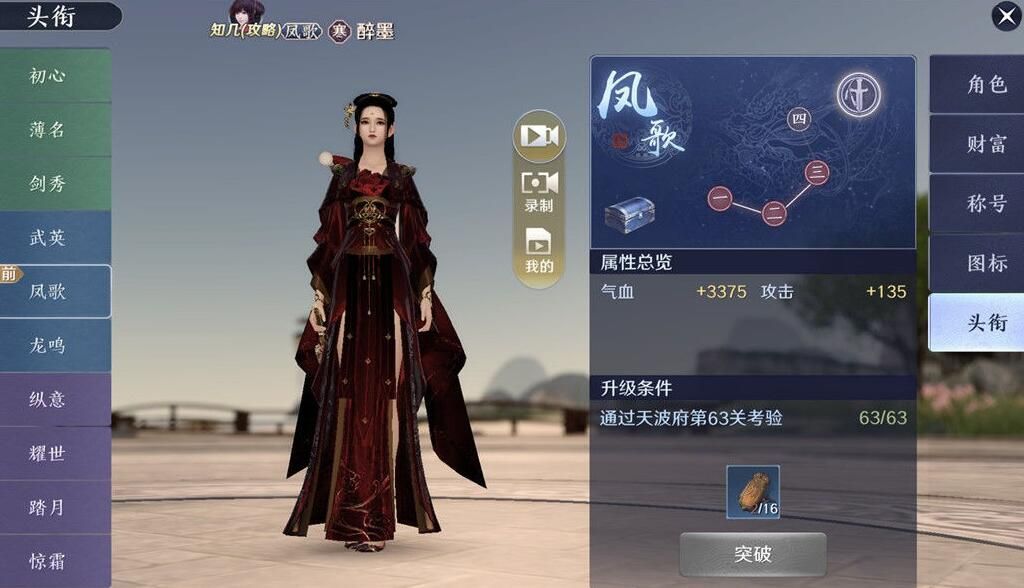Choose the 剑秀 title rank
The image size is (1024, 588).
(x=50, y=184)
